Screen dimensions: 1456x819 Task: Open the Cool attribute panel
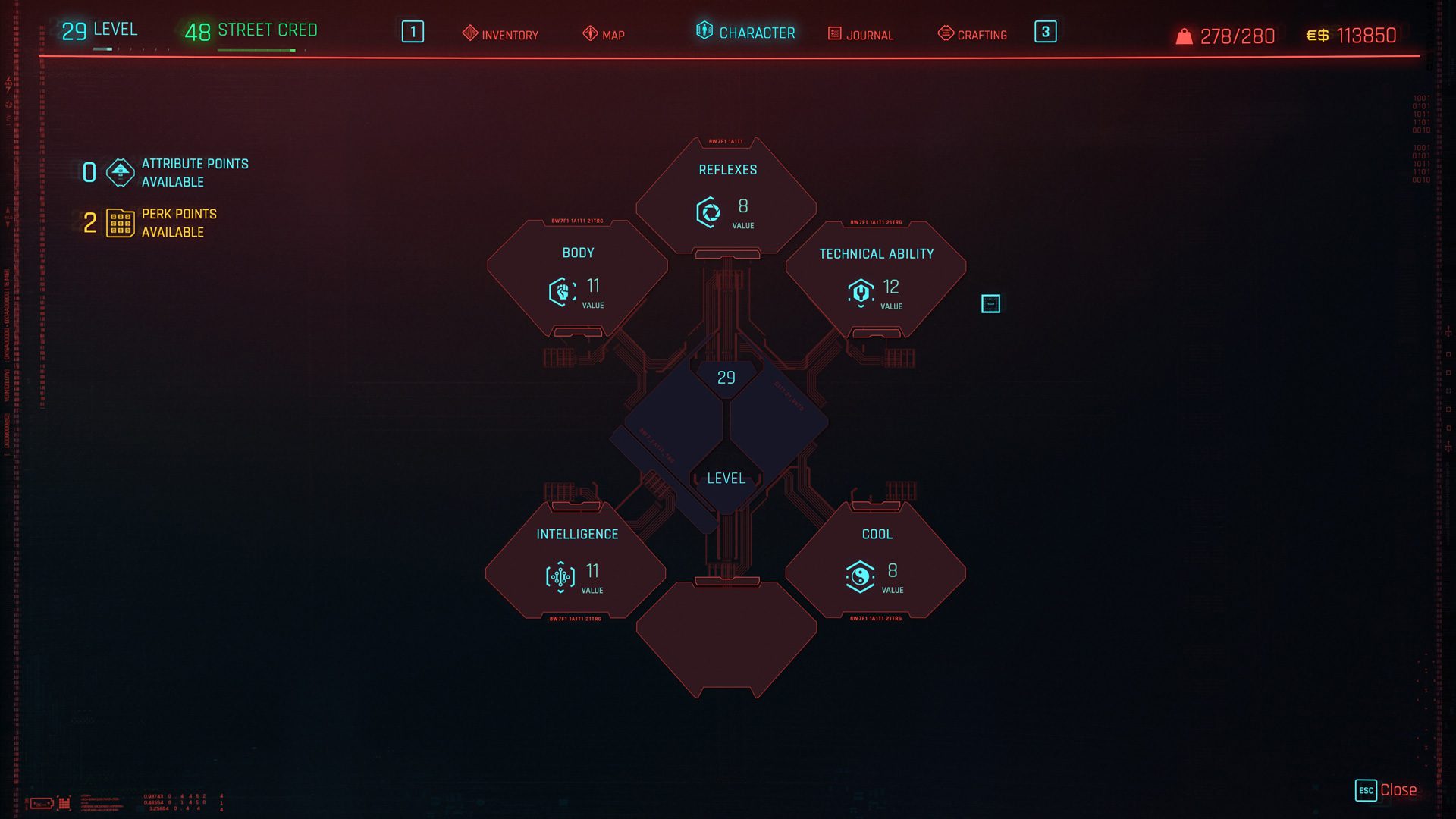876,561
